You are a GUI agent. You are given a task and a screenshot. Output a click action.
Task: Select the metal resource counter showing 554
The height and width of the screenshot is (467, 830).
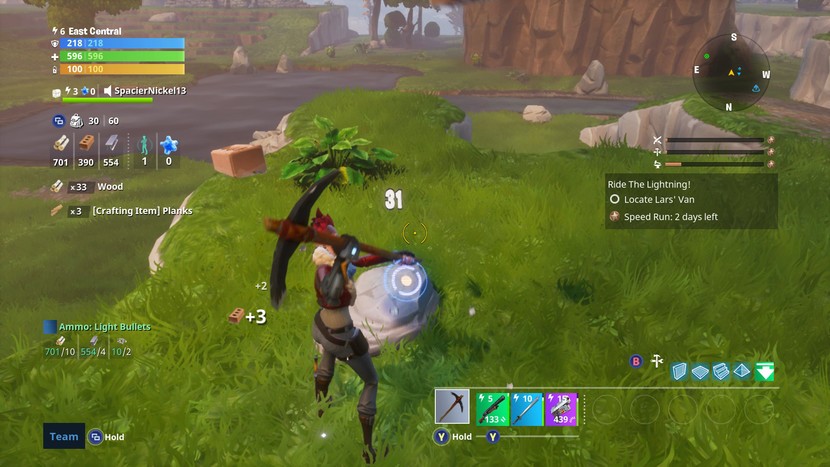(111, 149)
